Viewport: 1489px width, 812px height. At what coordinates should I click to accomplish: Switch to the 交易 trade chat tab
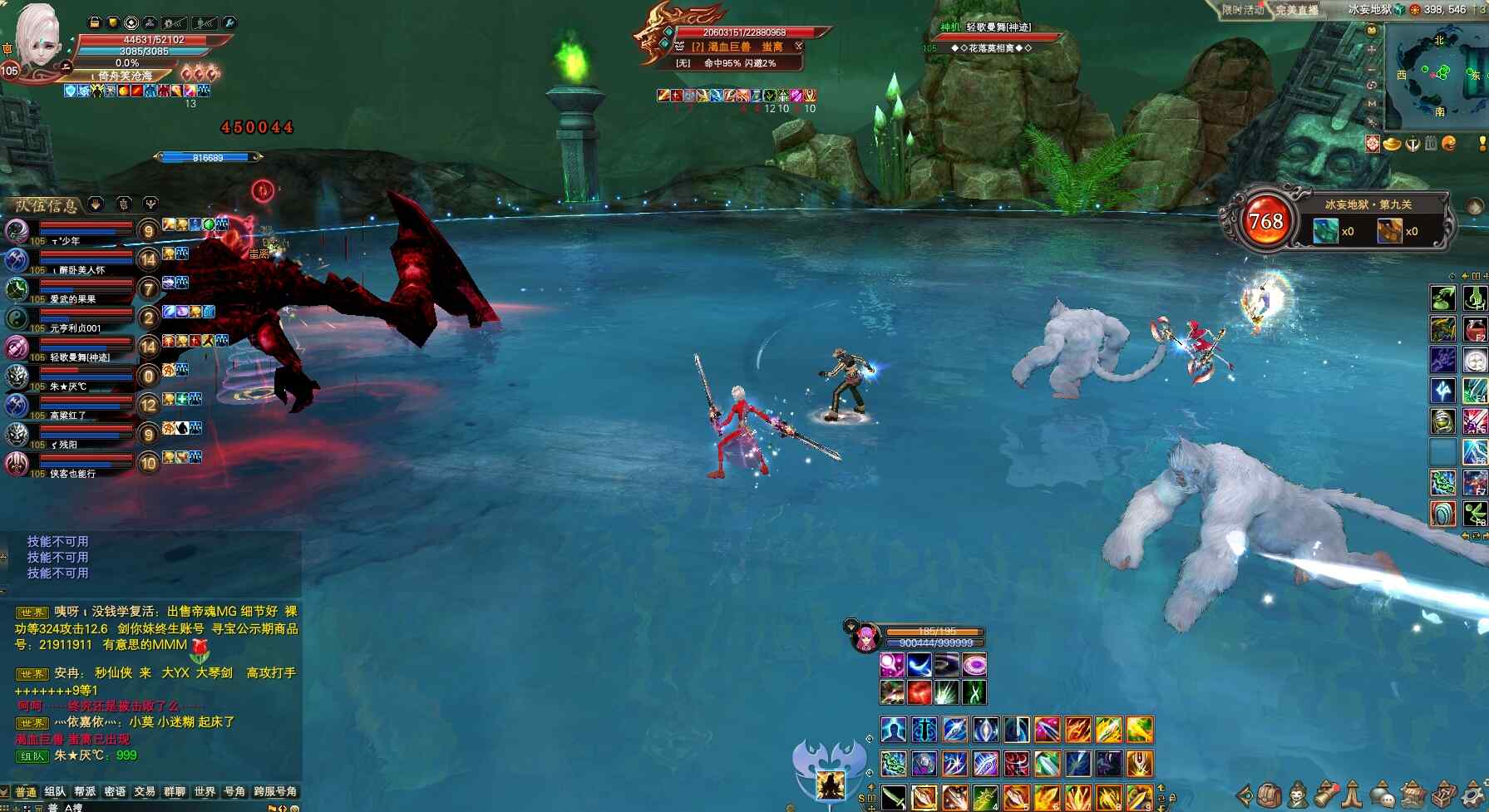click(145, 791)
